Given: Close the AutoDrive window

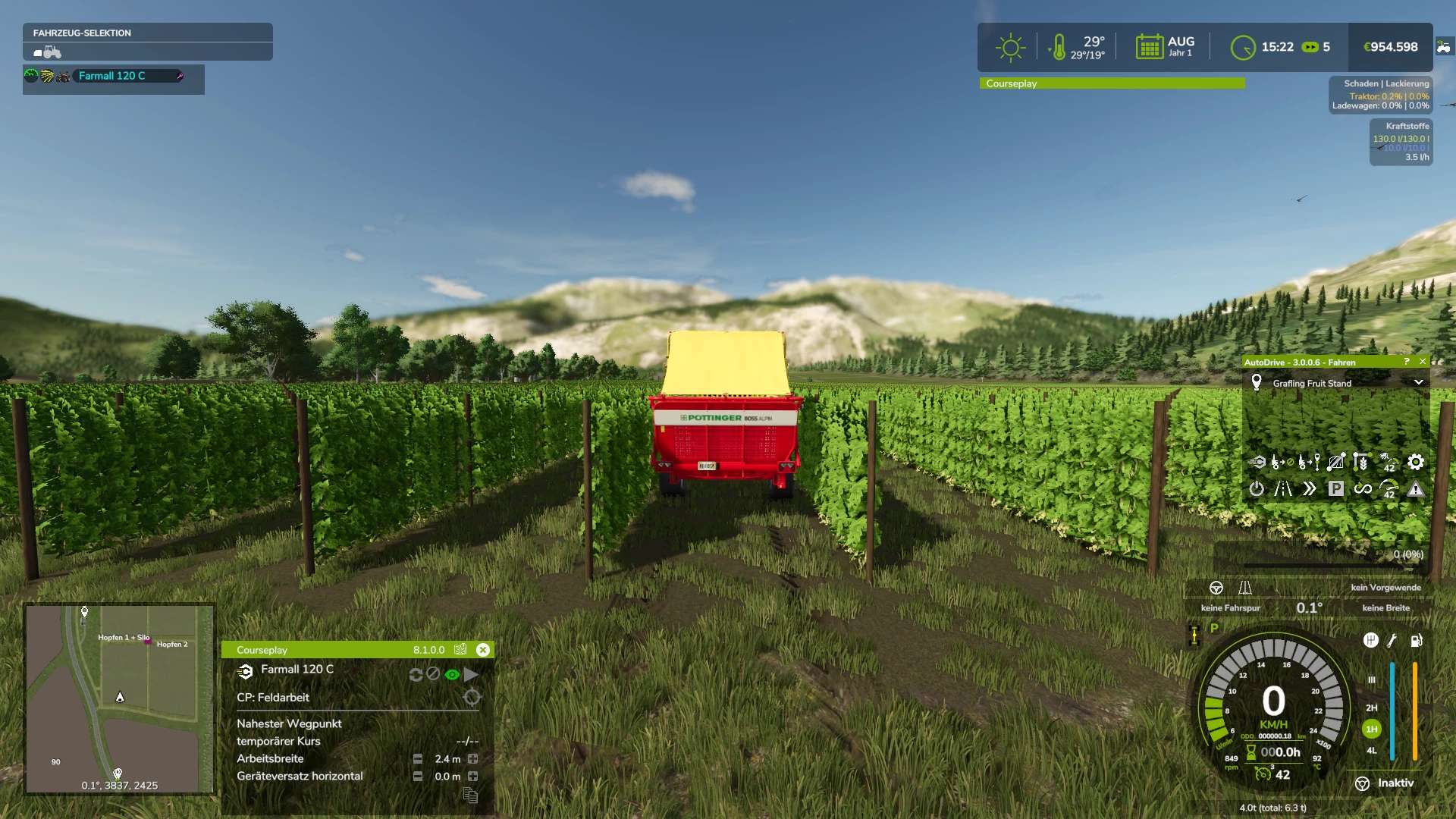Looking at the screenshot, I should pos(1423,362).
